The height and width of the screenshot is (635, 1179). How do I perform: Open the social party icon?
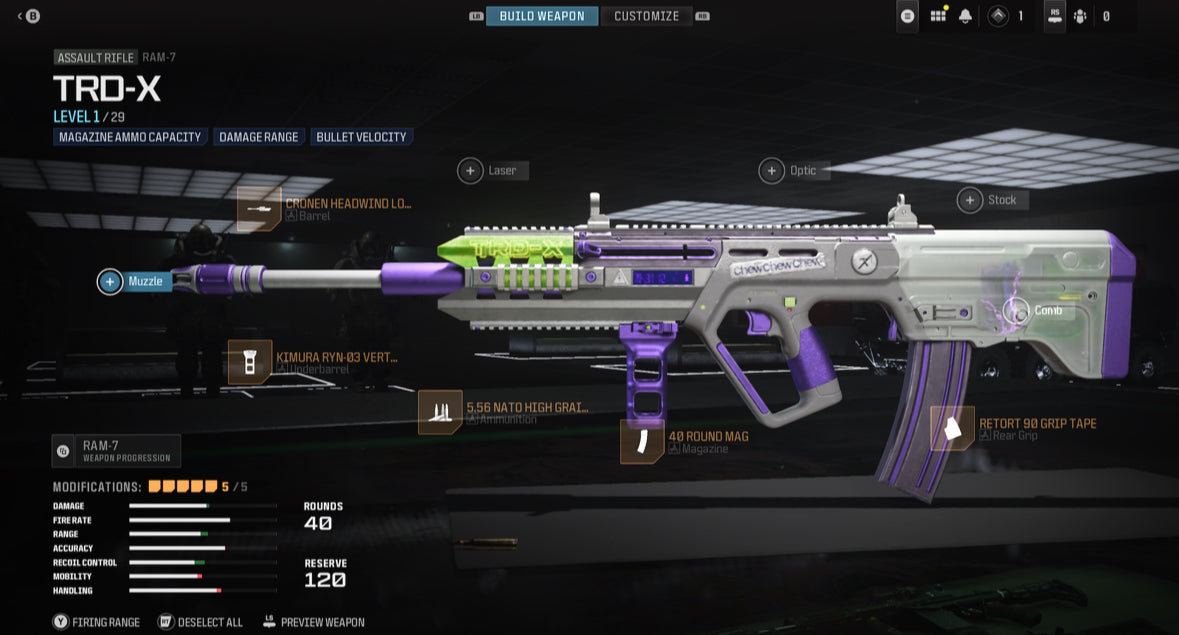[x=1080, y=16]
